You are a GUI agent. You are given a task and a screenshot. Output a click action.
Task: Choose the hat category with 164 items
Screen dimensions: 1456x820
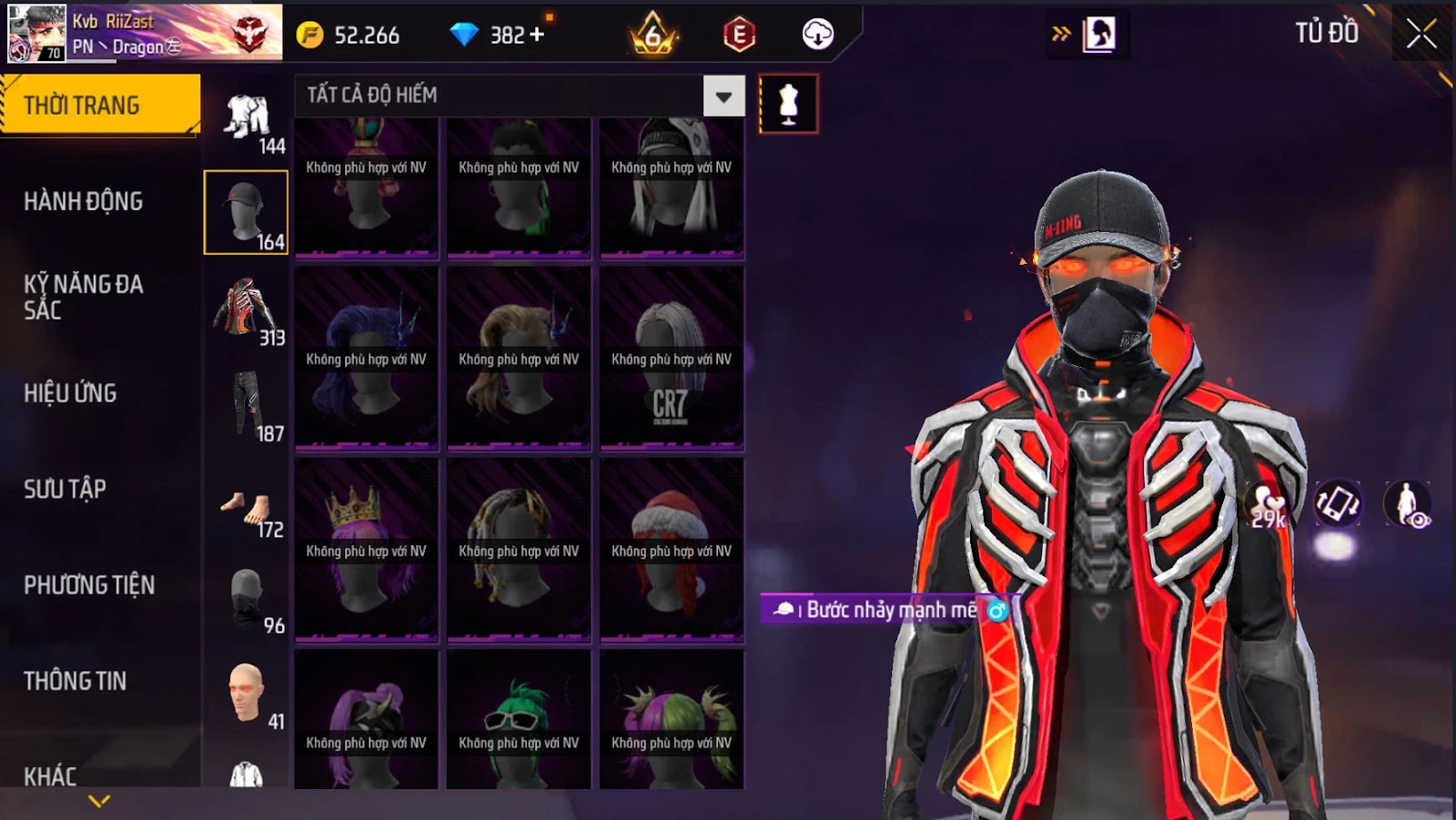(246, 212)
